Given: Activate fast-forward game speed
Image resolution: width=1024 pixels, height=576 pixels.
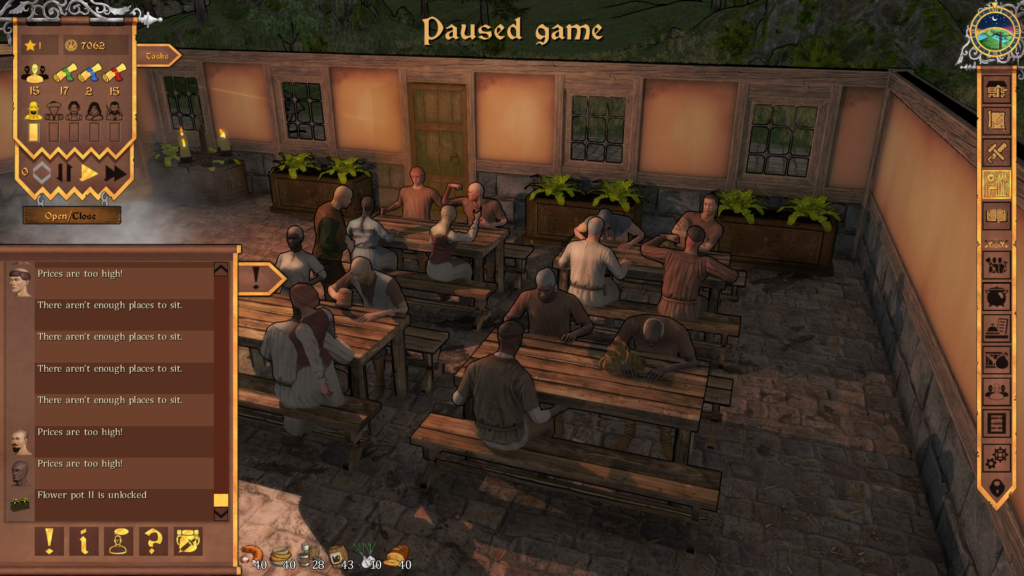Looking at the screenshot, I should (x=116, y=172).
